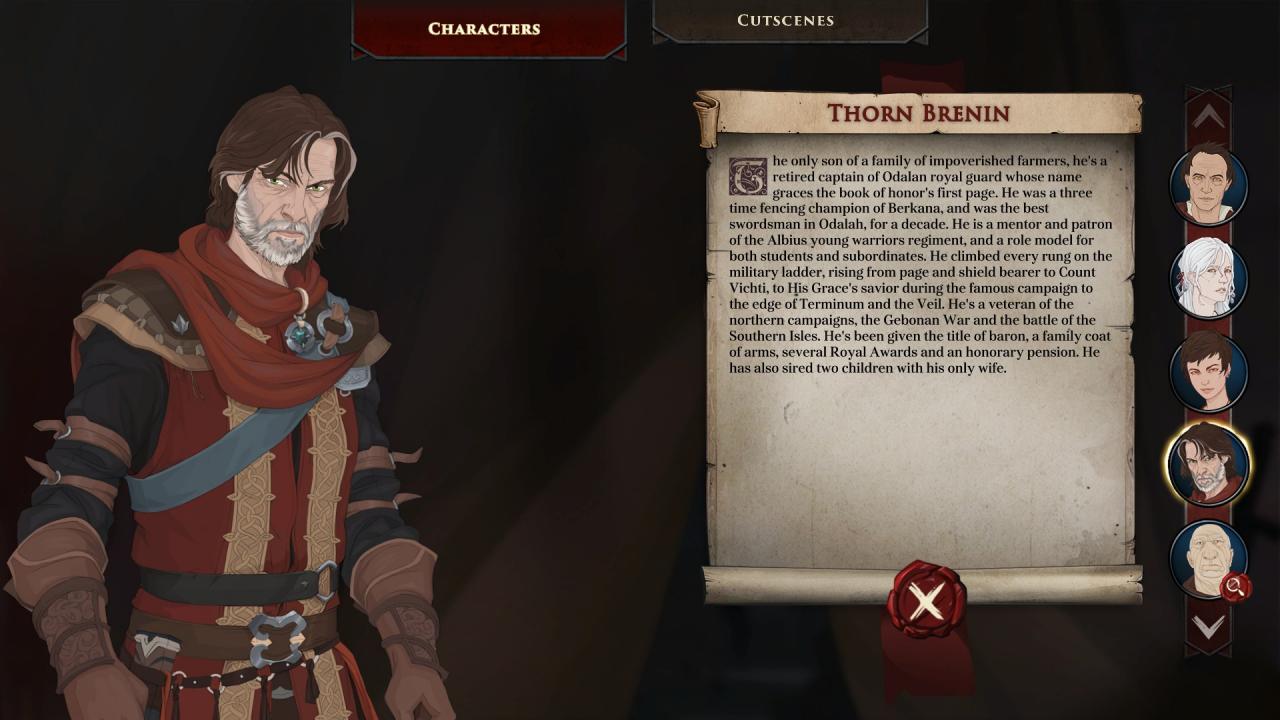Select the short-haired older man portrait
1280x720 pixels.
[x=1208, y=185]
